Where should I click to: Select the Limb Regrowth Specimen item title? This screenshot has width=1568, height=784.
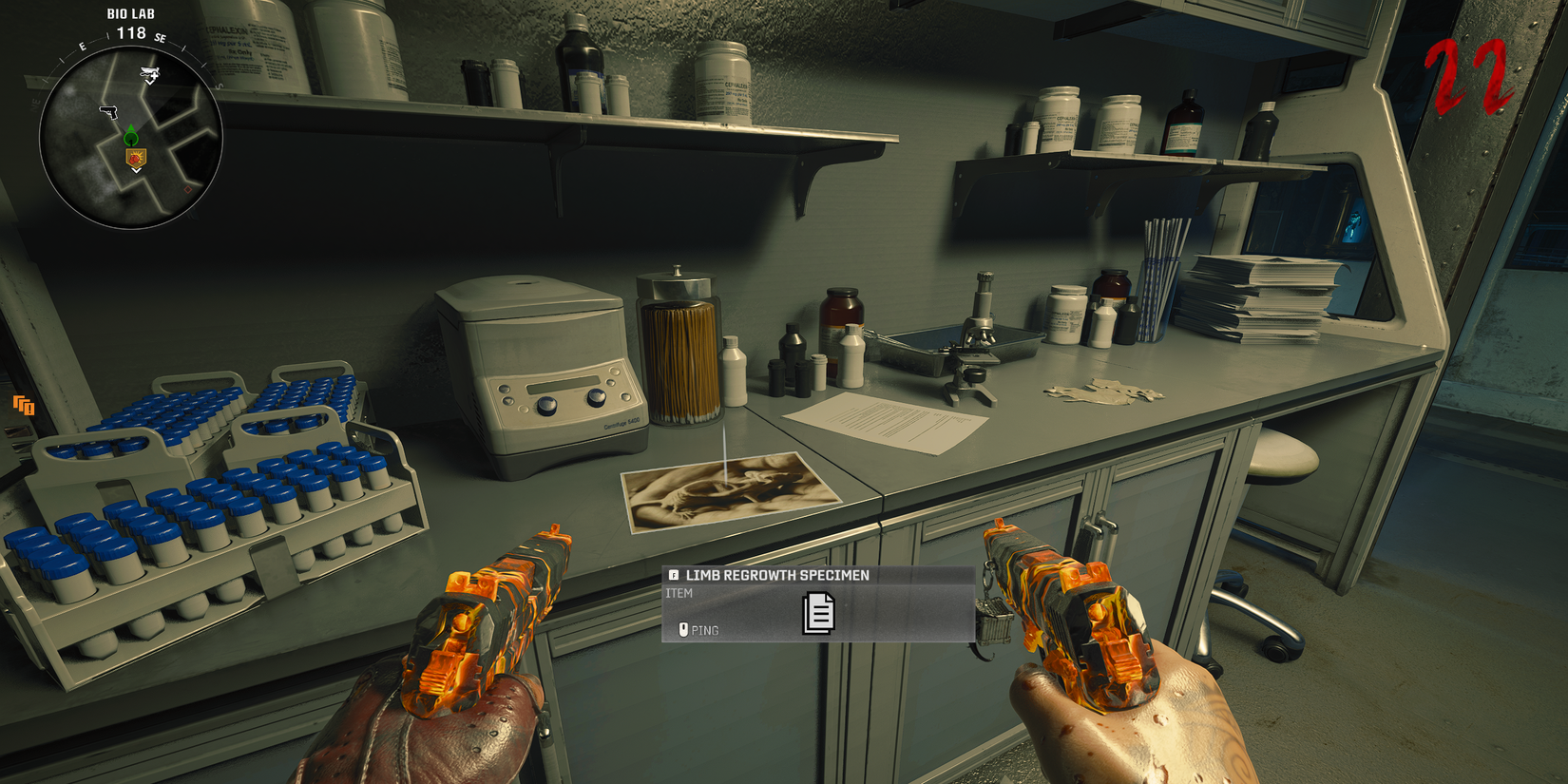(x=776, y=575)
